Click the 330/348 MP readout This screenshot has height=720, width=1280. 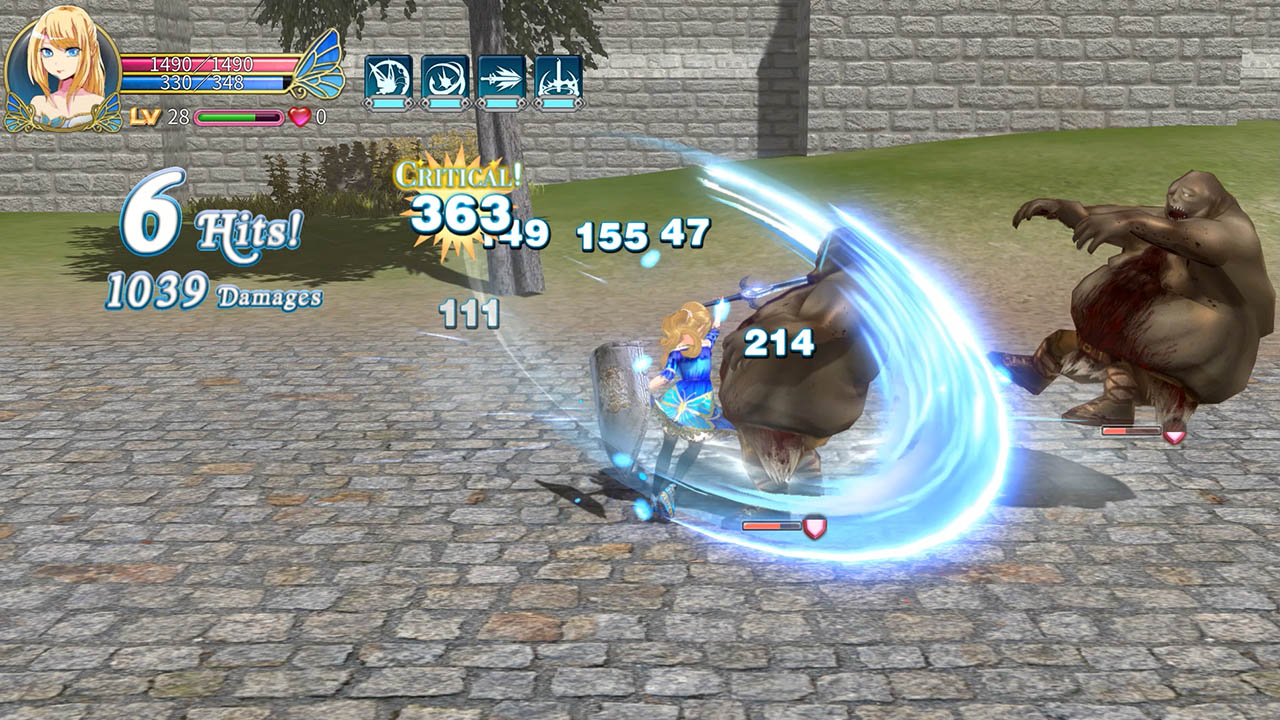tap(204, 81)
